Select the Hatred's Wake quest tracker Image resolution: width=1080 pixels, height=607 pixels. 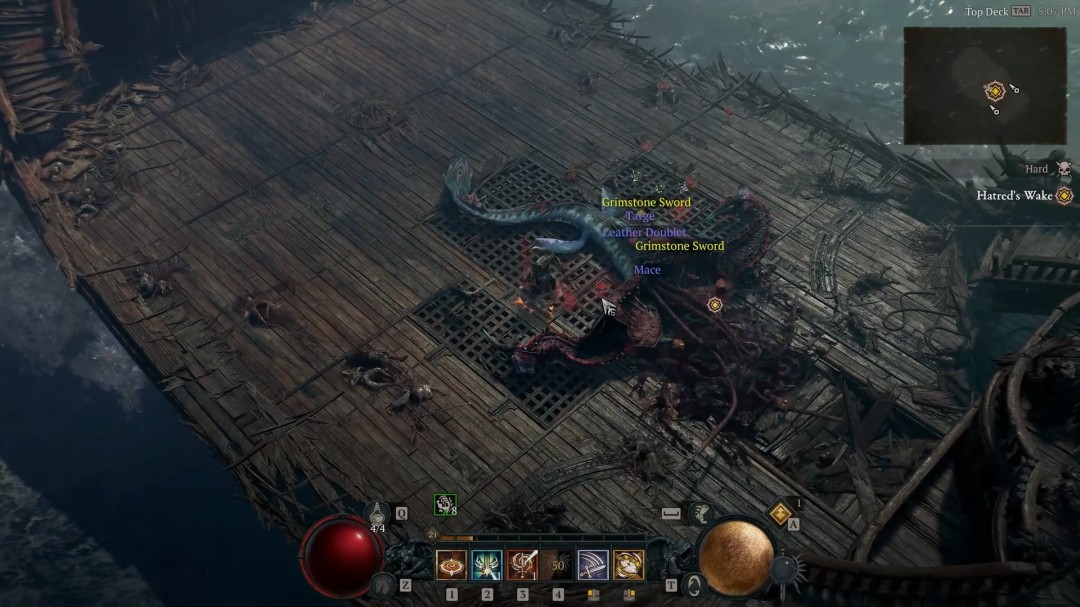pyautogui.click(x=1014, y=196)
